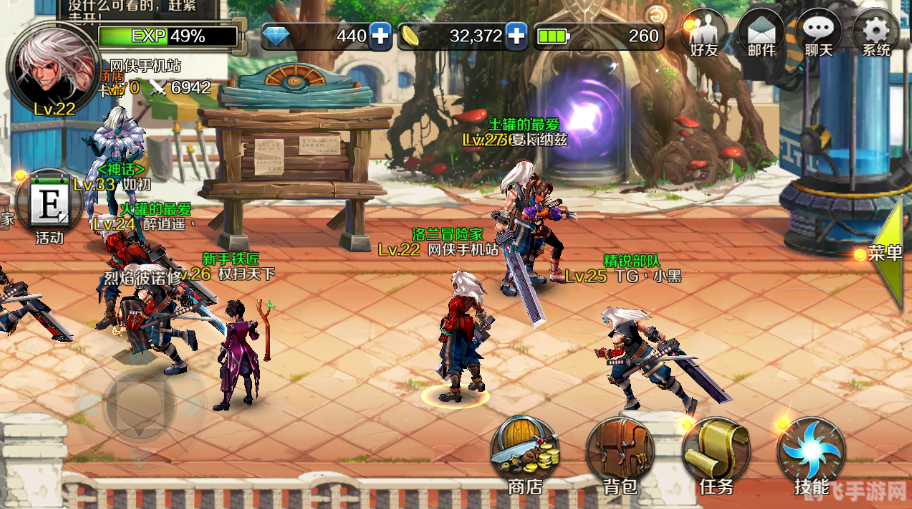
Task: Add more gold with plus button
Action: coord(516,37)
